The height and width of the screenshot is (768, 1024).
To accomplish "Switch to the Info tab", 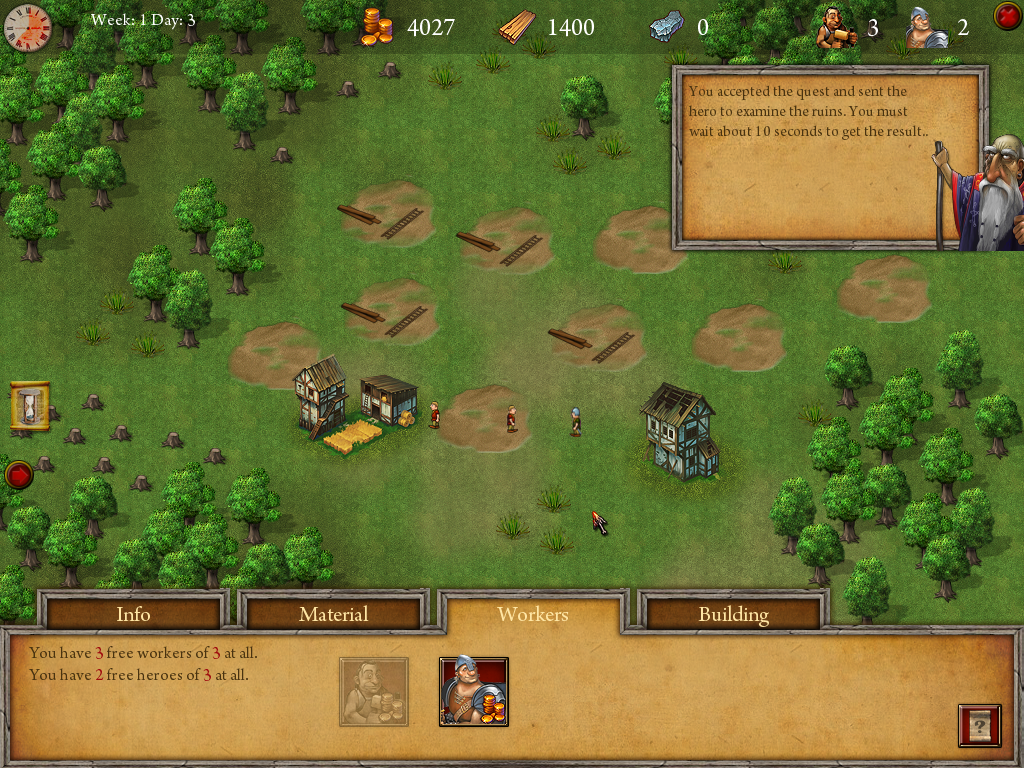I will (133, 613).
